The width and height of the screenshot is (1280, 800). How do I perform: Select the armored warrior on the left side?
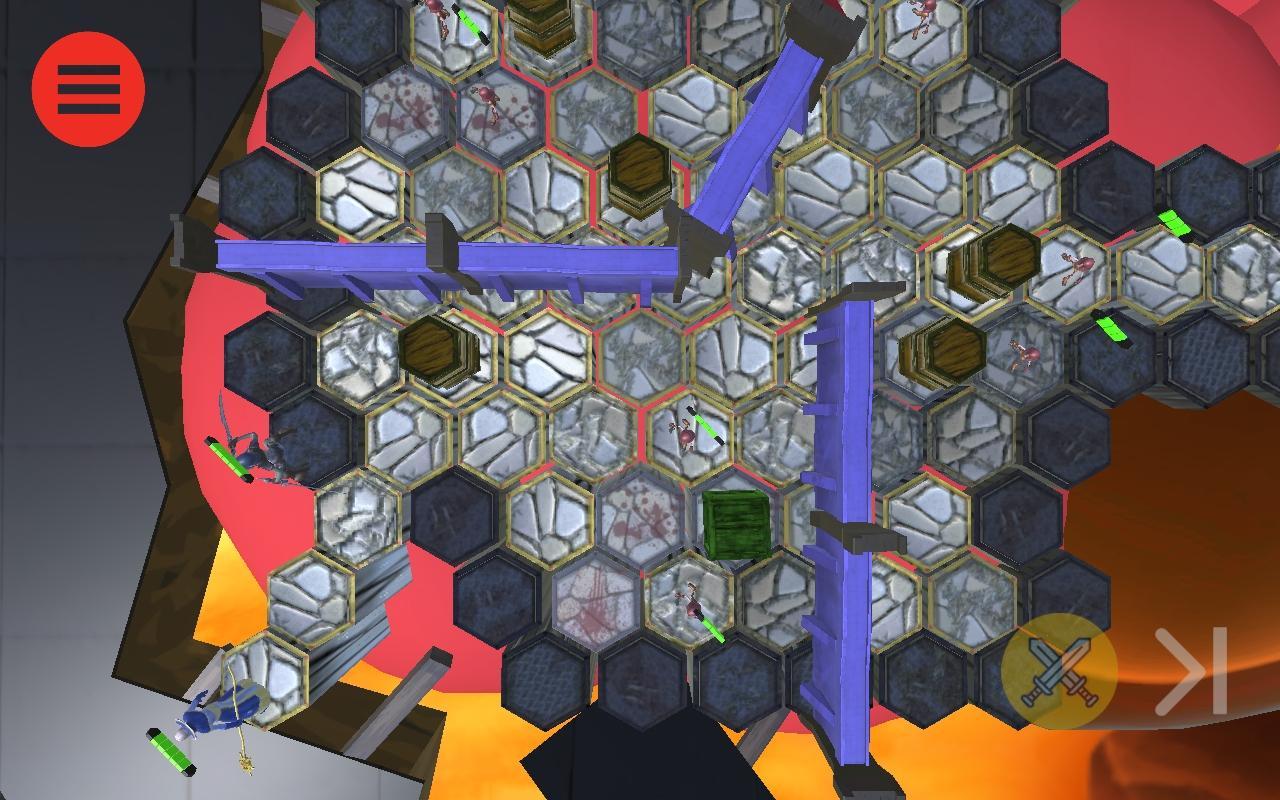coord(267,455)
